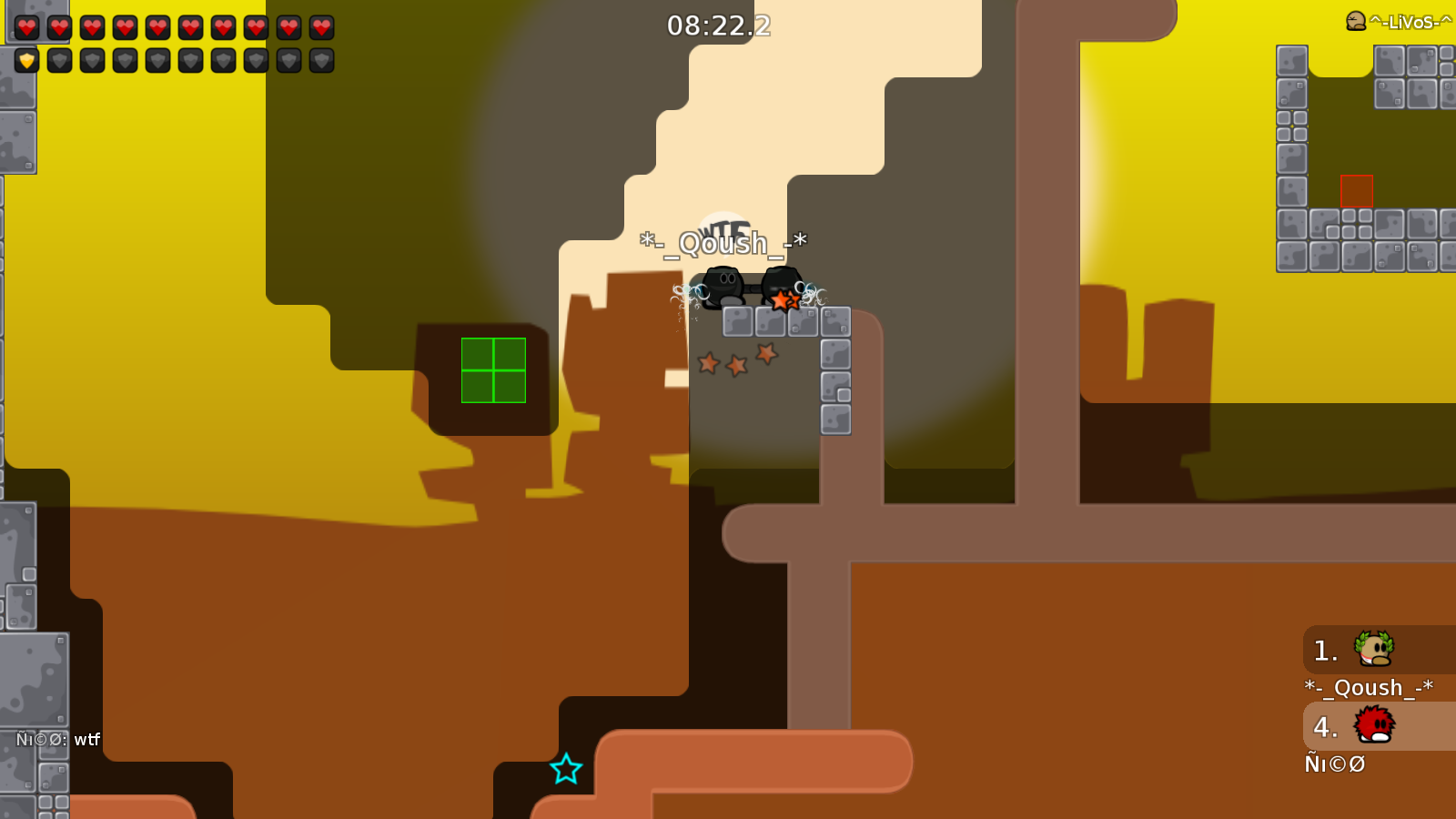Click the chat message from Ñı©Ø saying wtf

(x=55, y=741)
